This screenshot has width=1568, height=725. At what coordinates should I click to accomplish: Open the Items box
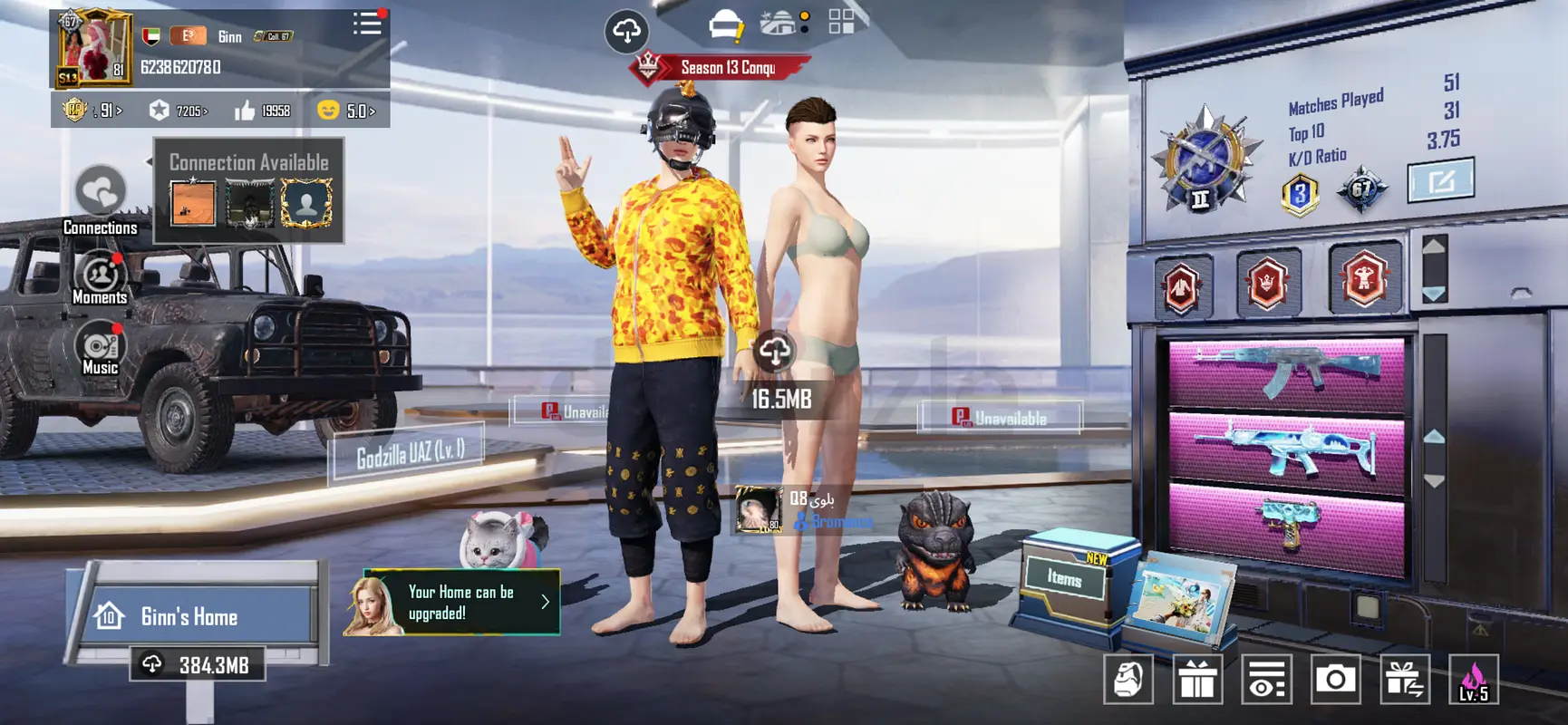coord(1066,577)
